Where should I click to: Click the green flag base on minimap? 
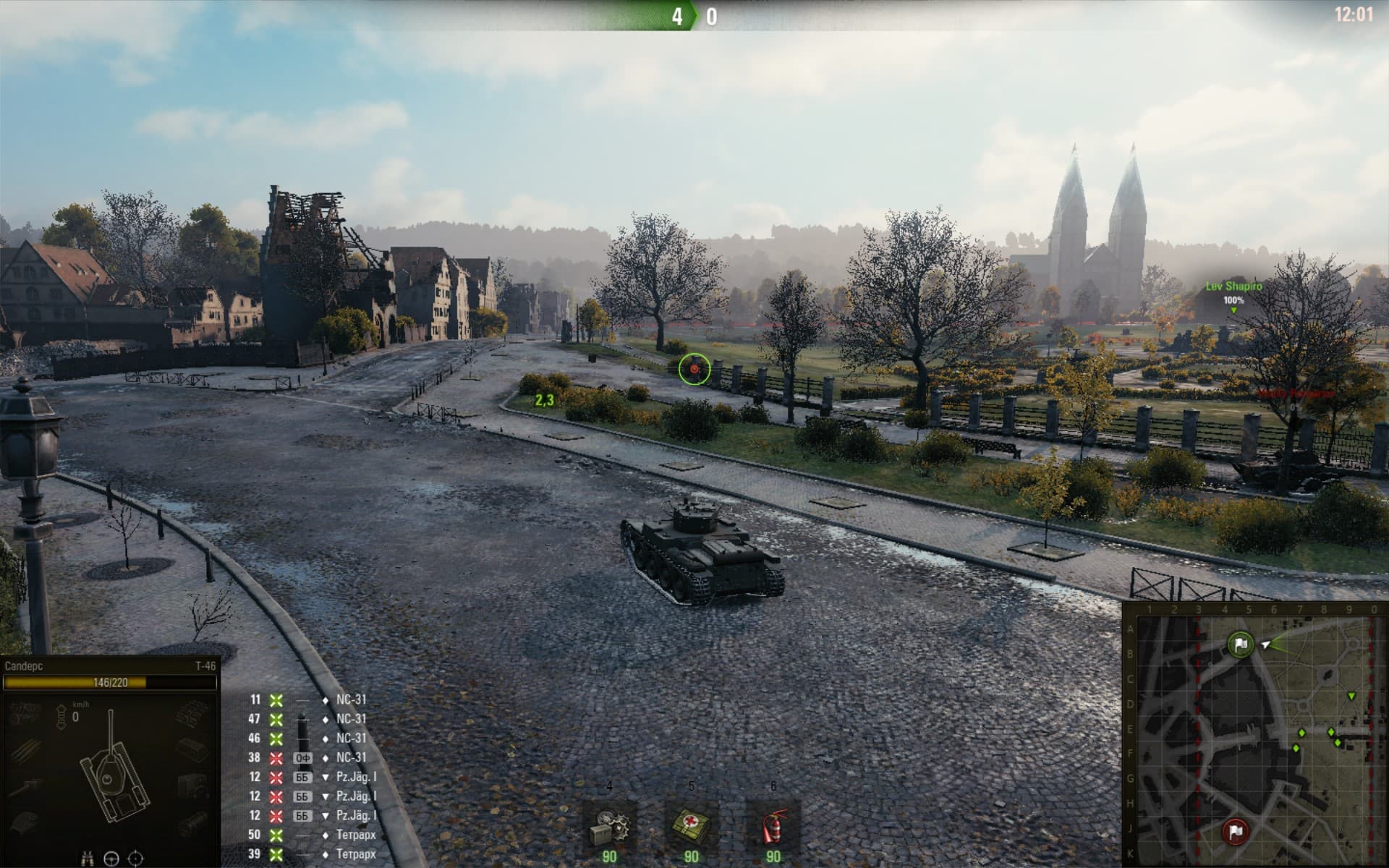pos(1241,644)
